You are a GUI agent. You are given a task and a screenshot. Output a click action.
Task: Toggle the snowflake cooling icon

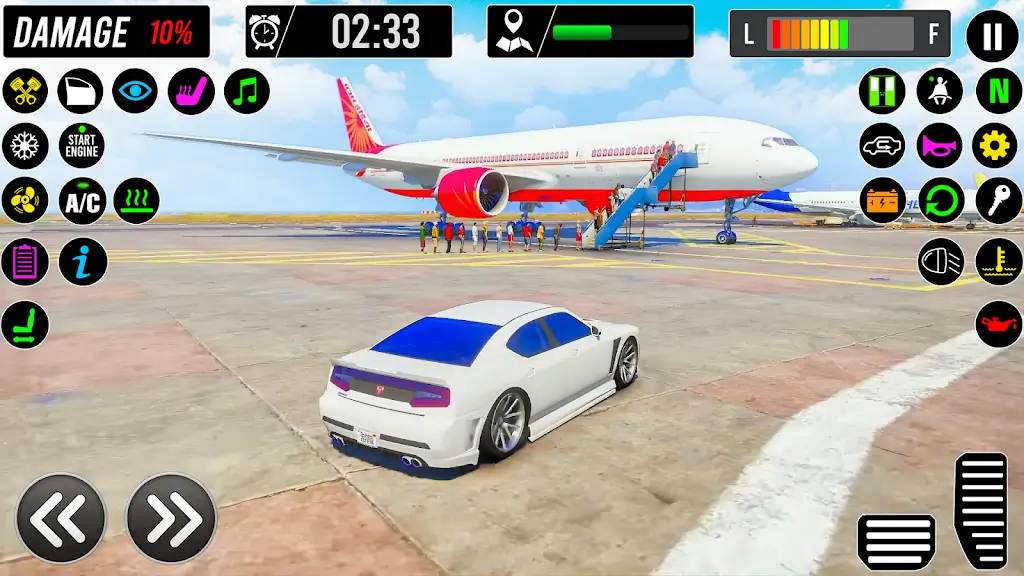(25, 146)
